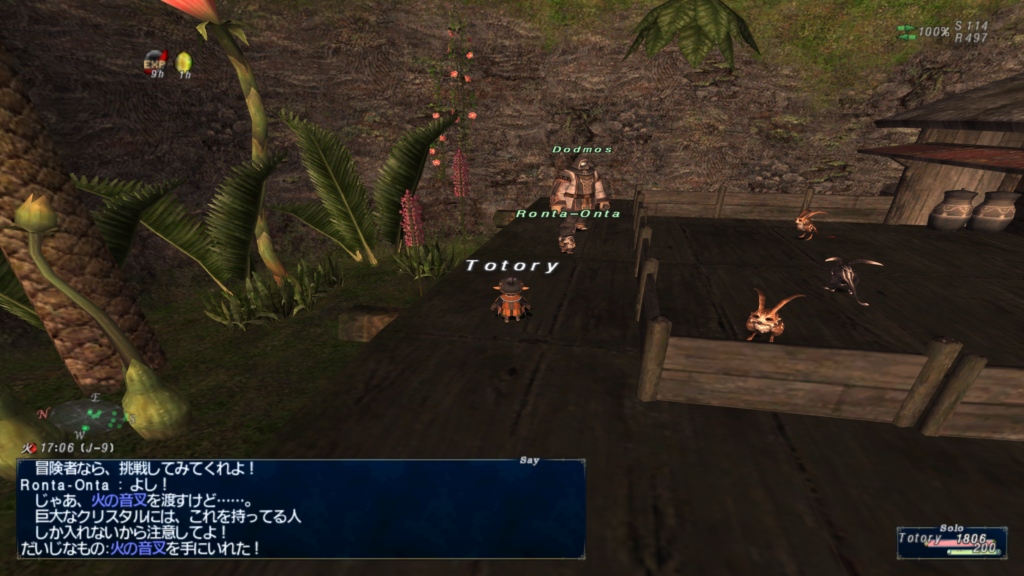Click the chat log window
The height and width of the screenshot is (576, 1024).
(x=300, y=508)
